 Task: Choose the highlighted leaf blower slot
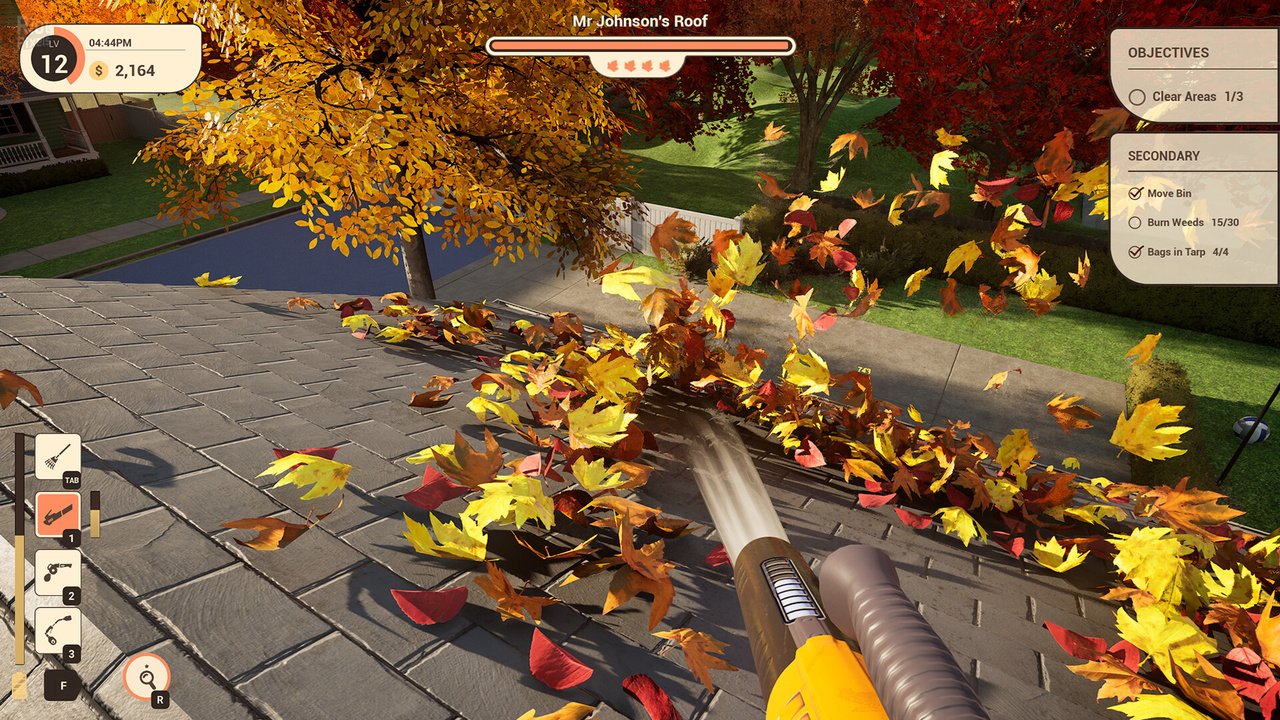[57, 514]
